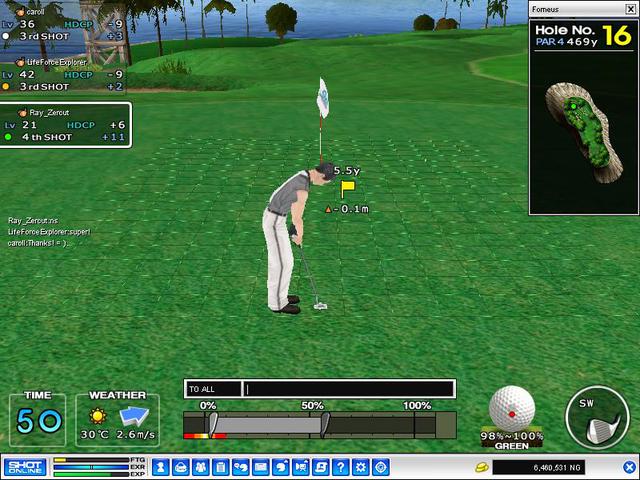Open the group of people icon
The height and width of the screenshot is (480, 640).
(x=200, y=467)
